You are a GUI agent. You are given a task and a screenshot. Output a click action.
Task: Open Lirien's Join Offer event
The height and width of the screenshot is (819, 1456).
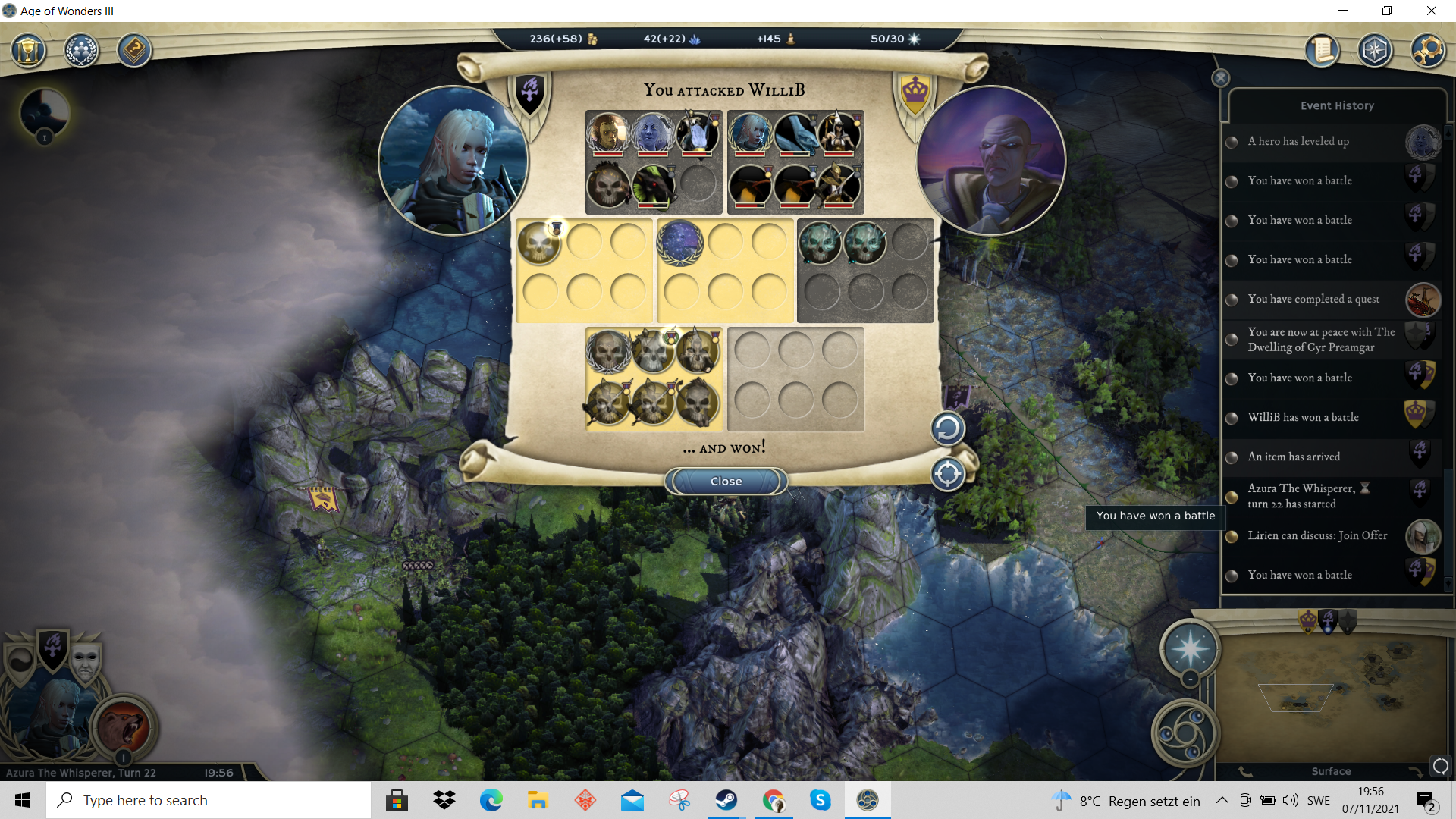1317,535
